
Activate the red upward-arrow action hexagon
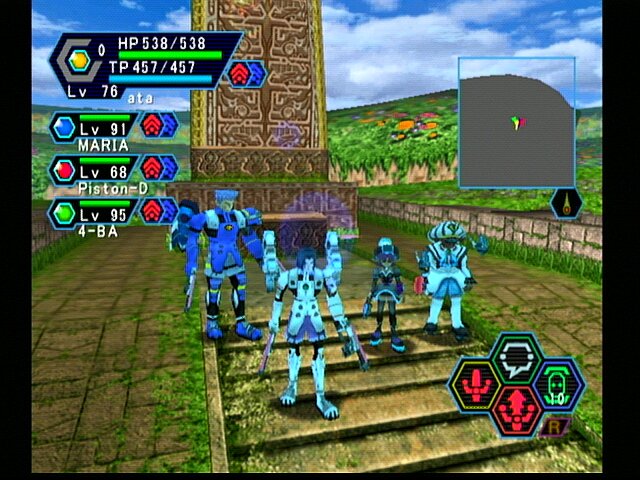[x=516, y=409]
